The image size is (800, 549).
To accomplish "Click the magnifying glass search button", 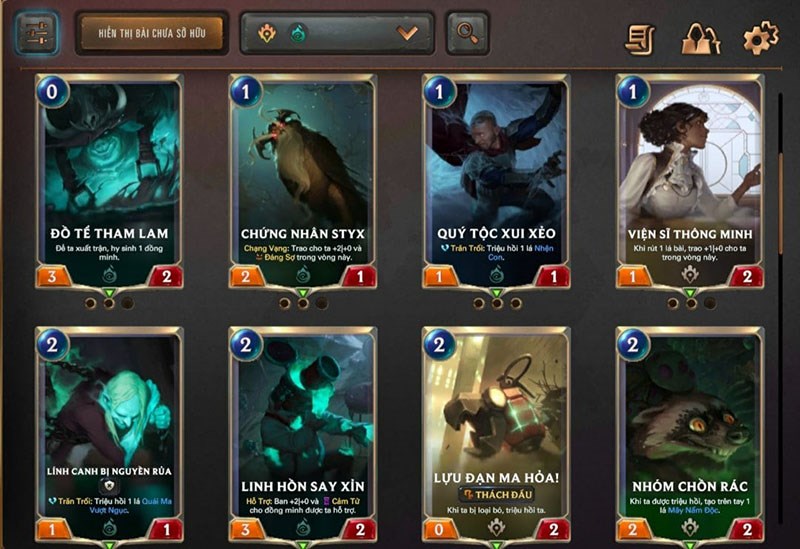I will 467,33.
